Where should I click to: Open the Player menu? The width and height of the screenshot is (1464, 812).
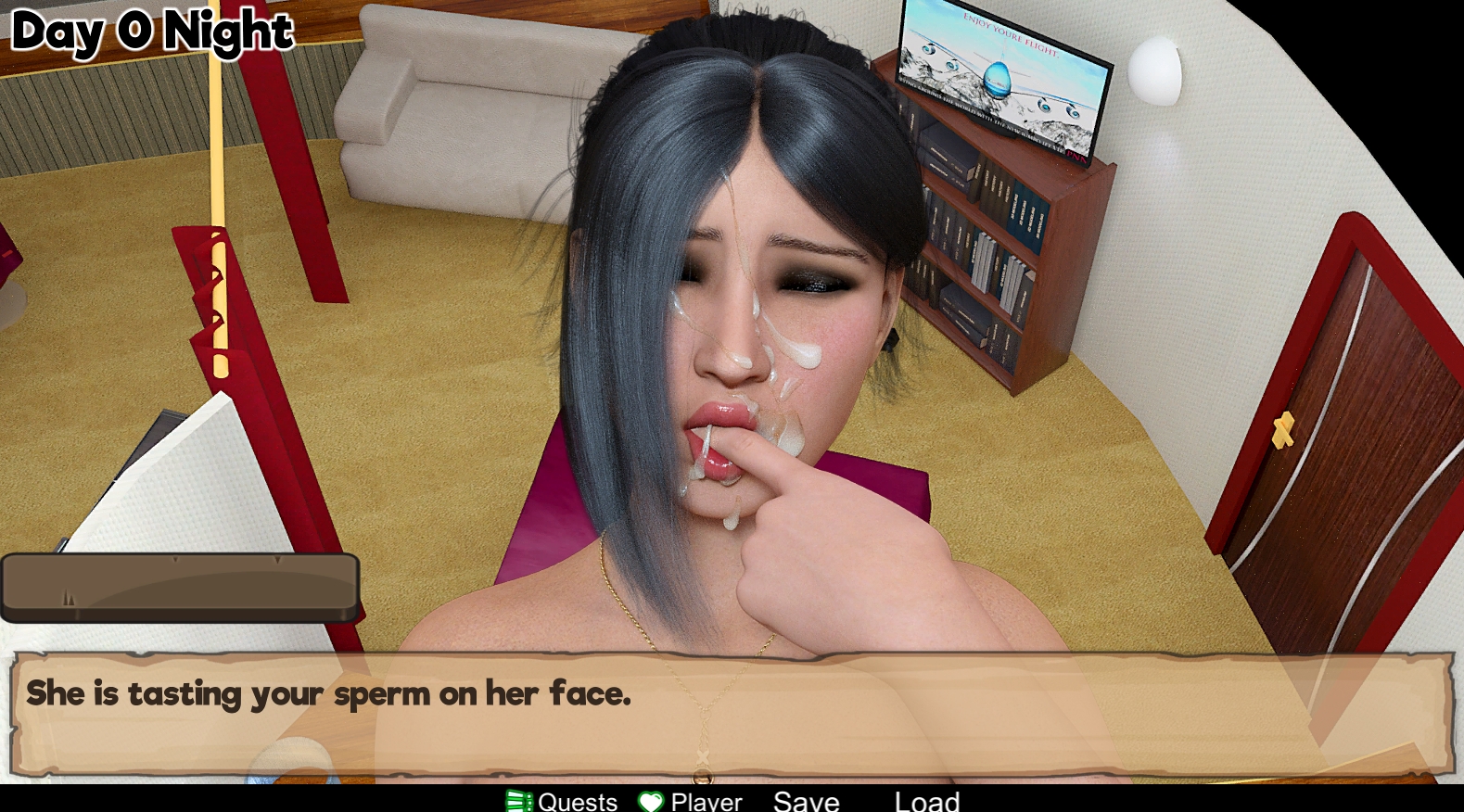(692, 801)
